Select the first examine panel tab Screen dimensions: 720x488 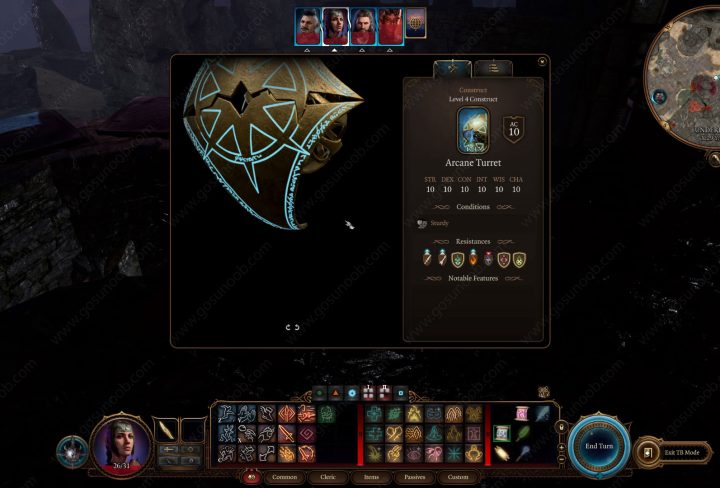coord(452,68)
